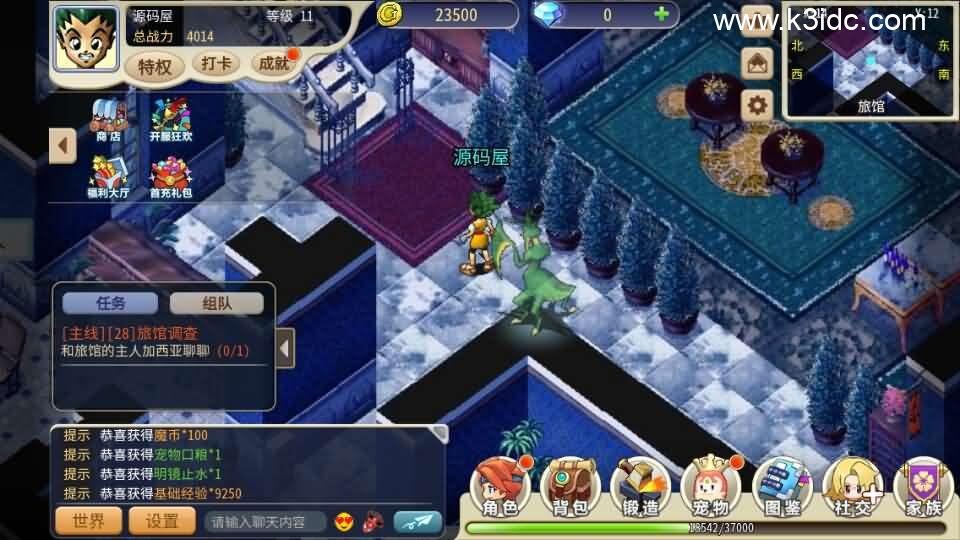The image size is (960, 540).
Task: Open the 背包 backpack menu
Action: point(569,489)
